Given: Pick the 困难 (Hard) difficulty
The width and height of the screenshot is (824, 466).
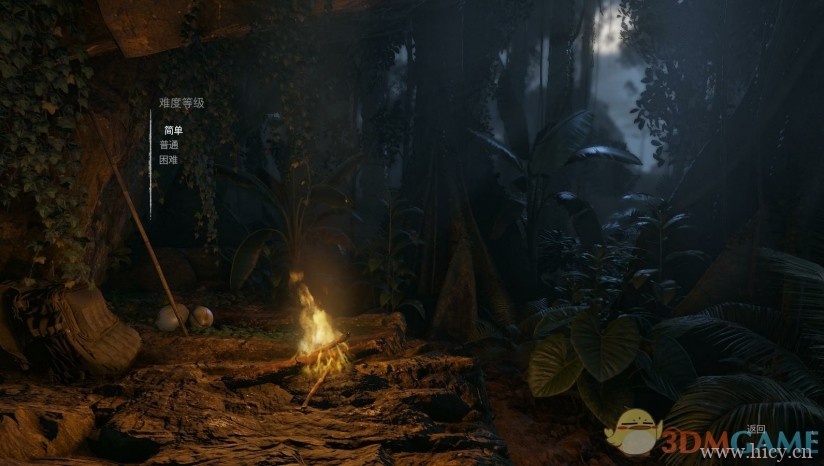Looking at the screenshot, I should (x=168, y=159).
